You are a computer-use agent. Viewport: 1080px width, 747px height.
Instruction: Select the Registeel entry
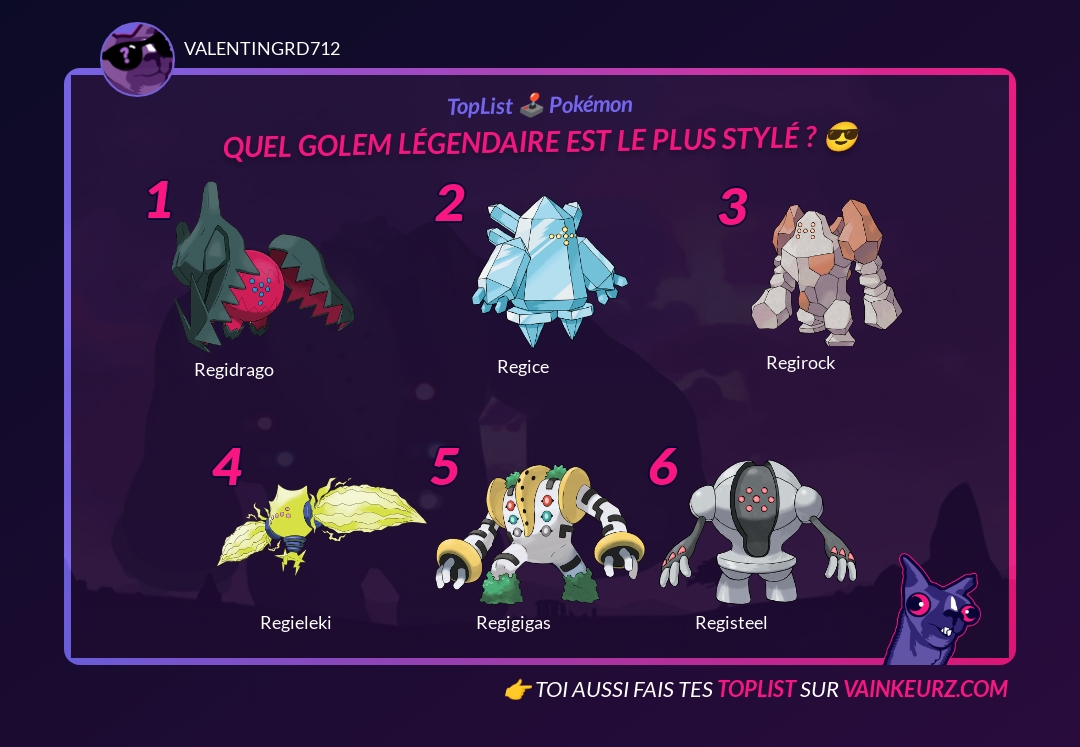click(x=757, y=532)
